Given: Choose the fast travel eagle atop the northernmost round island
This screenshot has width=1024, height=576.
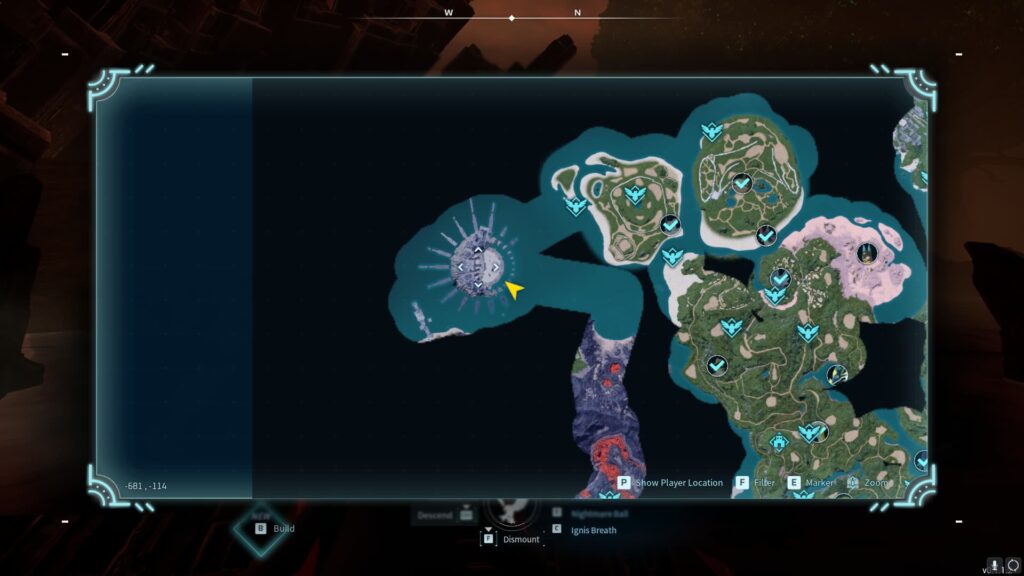Looking at the screenshot, I should coord(711,131).
